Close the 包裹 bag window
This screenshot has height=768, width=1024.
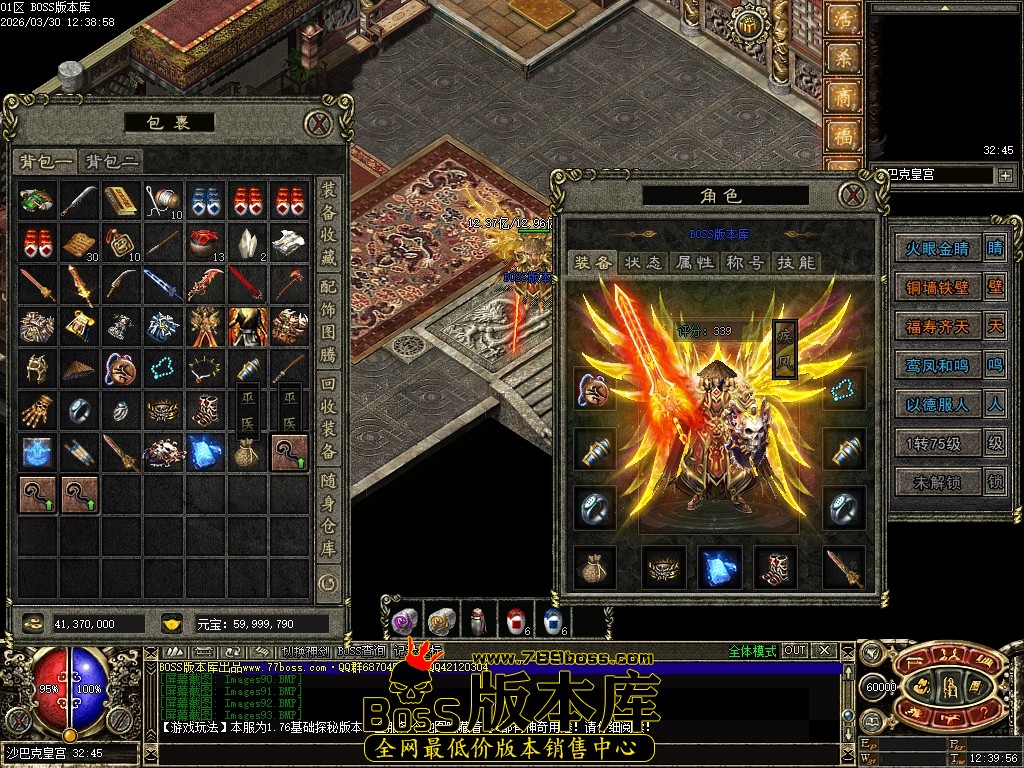[x=318, y=123]
